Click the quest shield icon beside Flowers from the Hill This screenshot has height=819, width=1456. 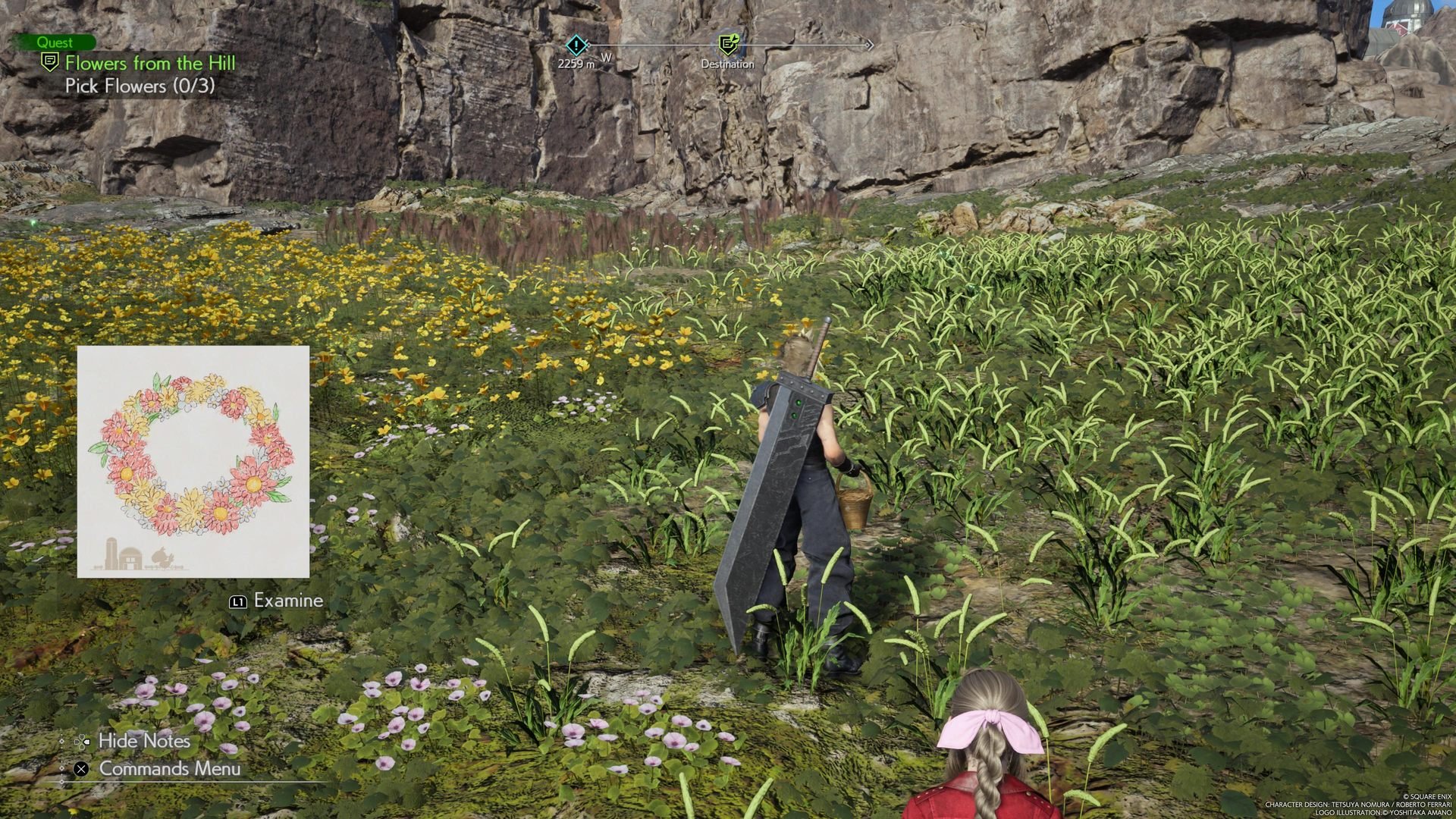point(50,64)
